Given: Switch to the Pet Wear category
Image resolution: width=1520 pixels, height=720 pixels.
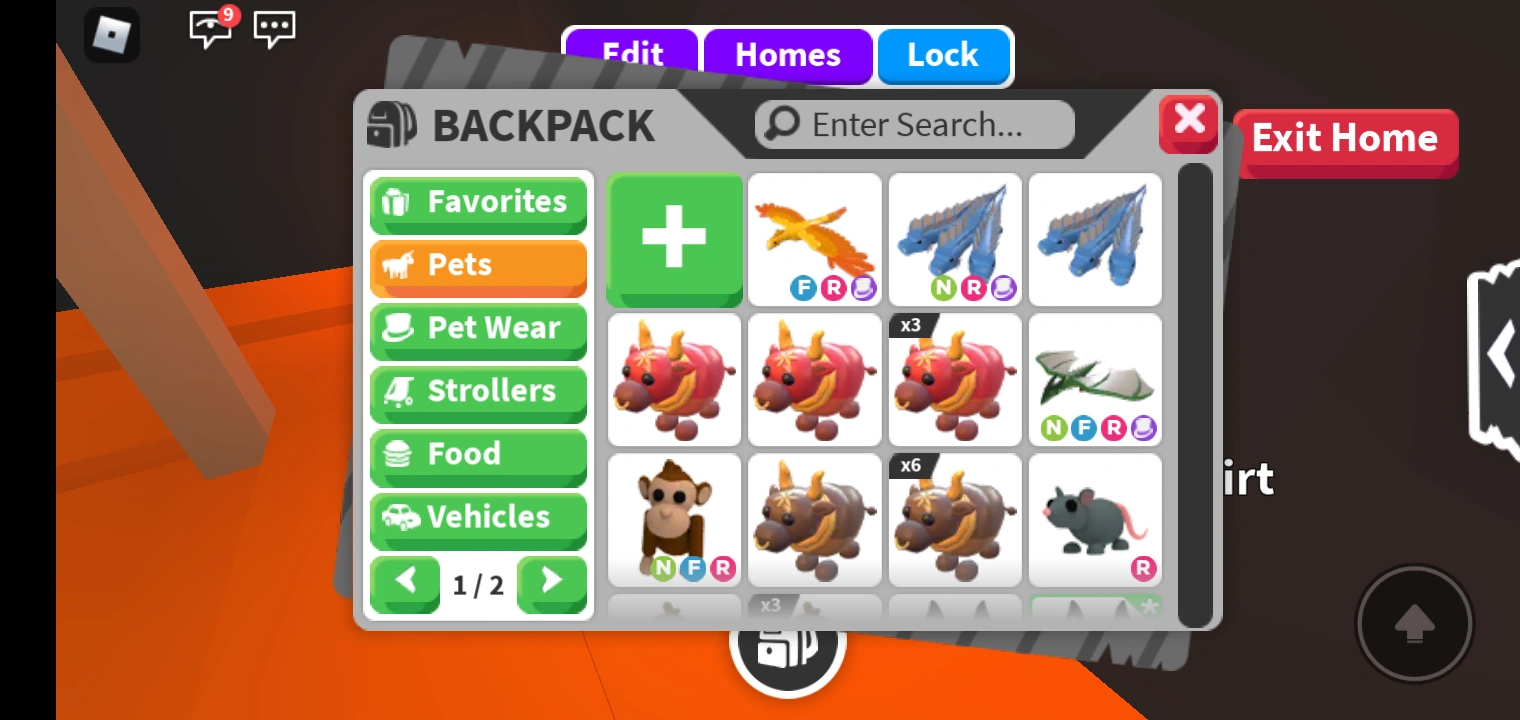Looking at the screenshot, I should (478, 328).
